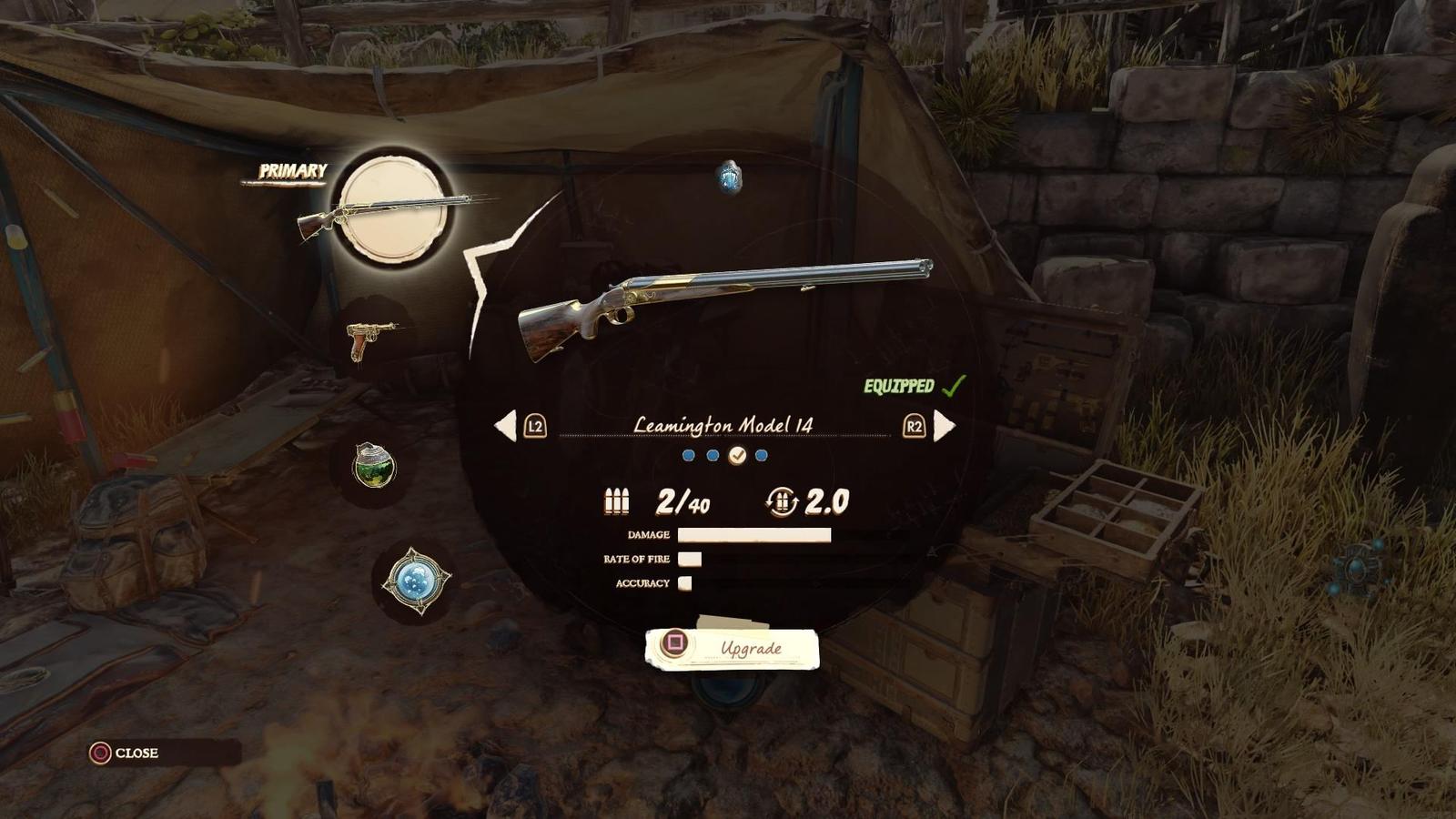The image size is (1456, 819).
Task: Upgrade the Leamington Model 14
Action: tap(733, 648)
